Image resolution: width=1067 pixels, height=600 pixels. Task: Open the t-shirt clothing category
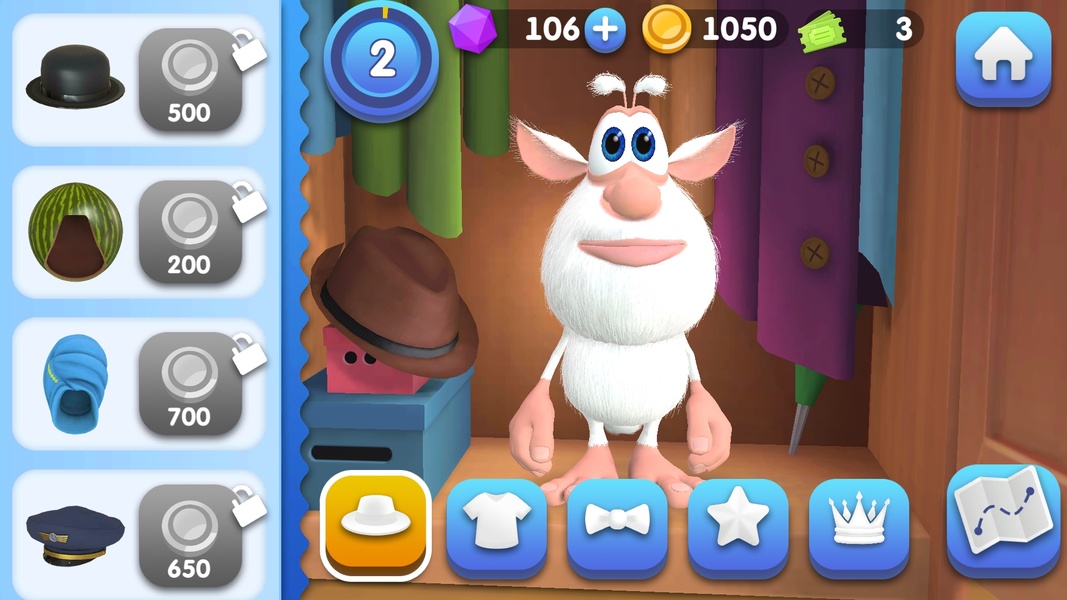point(496,524)
